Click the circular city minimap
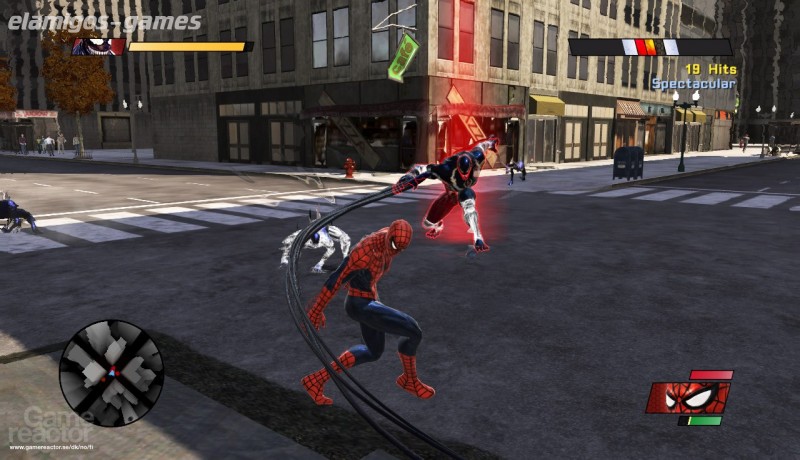 coord(111,373)
